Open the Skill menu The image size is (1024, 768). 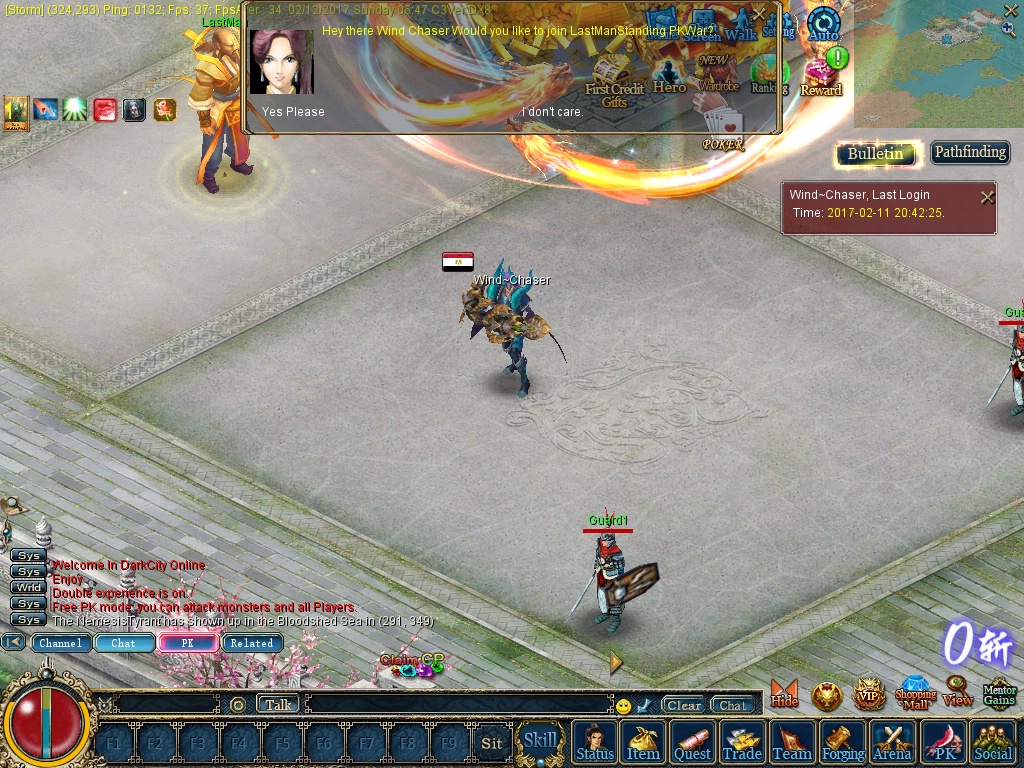pos(541,741)
